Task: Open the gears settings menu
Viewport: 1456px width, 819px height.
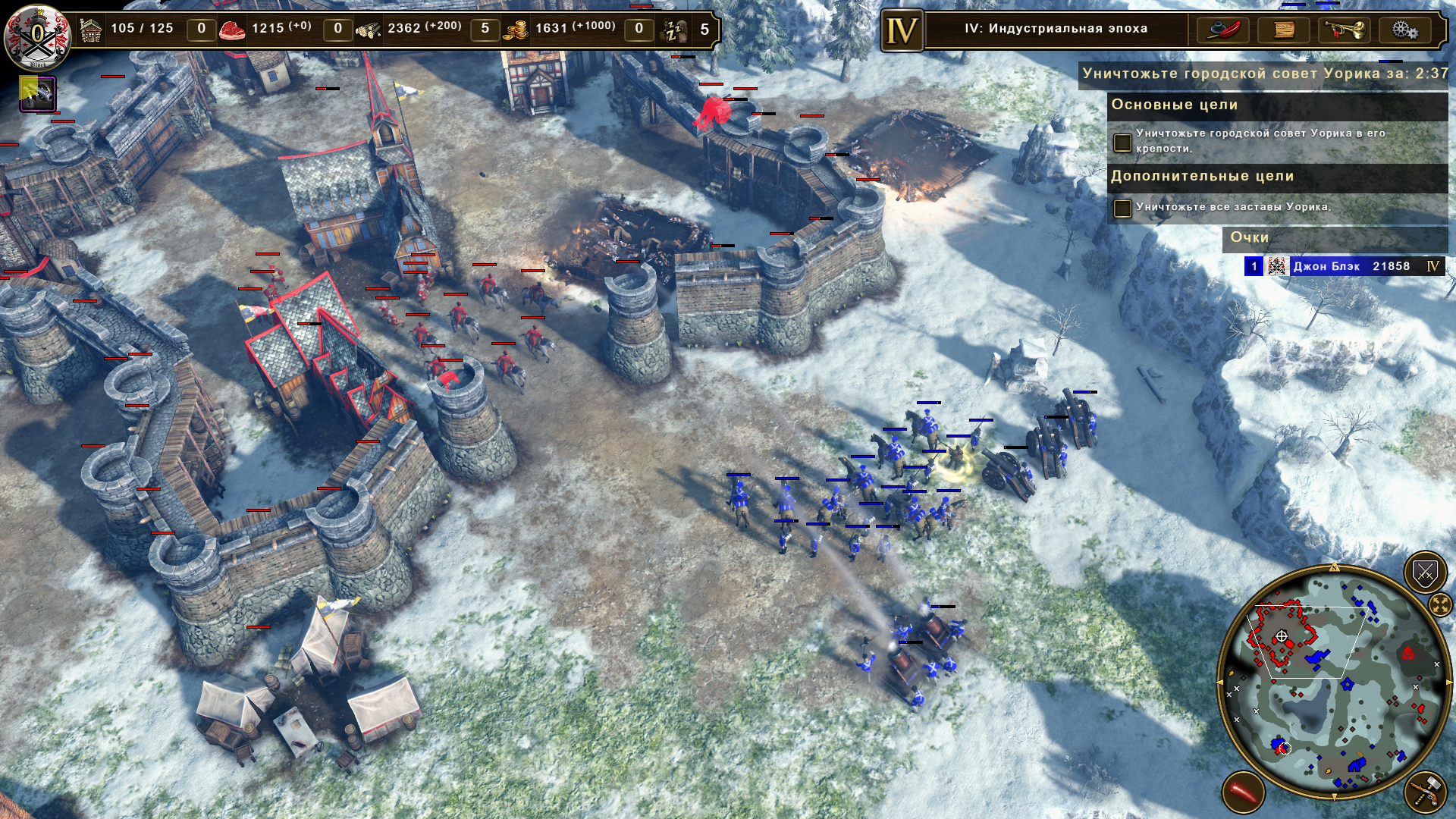Action: 1404,30
